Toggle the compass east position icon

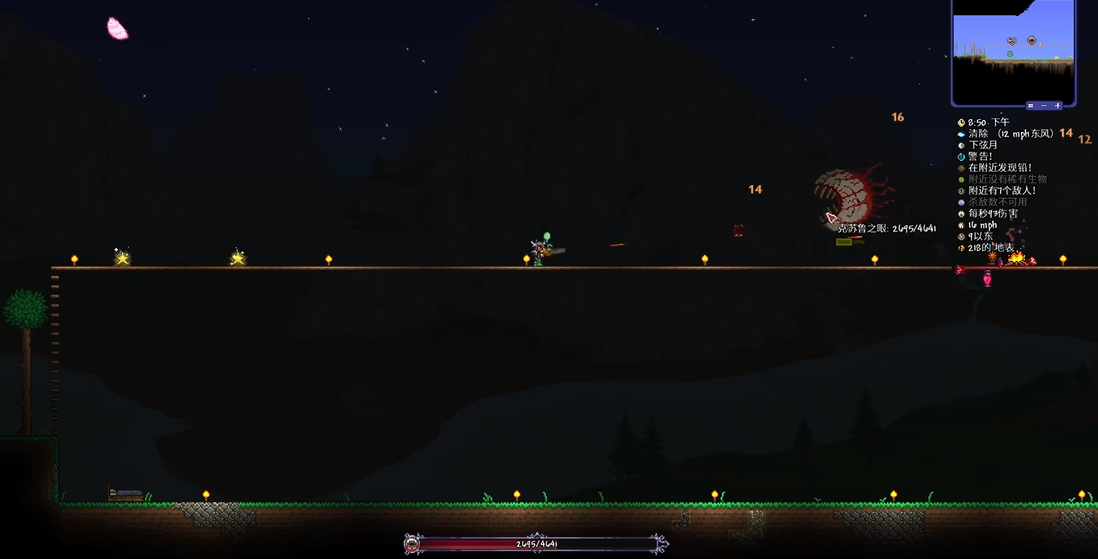[x=962, y=237]
